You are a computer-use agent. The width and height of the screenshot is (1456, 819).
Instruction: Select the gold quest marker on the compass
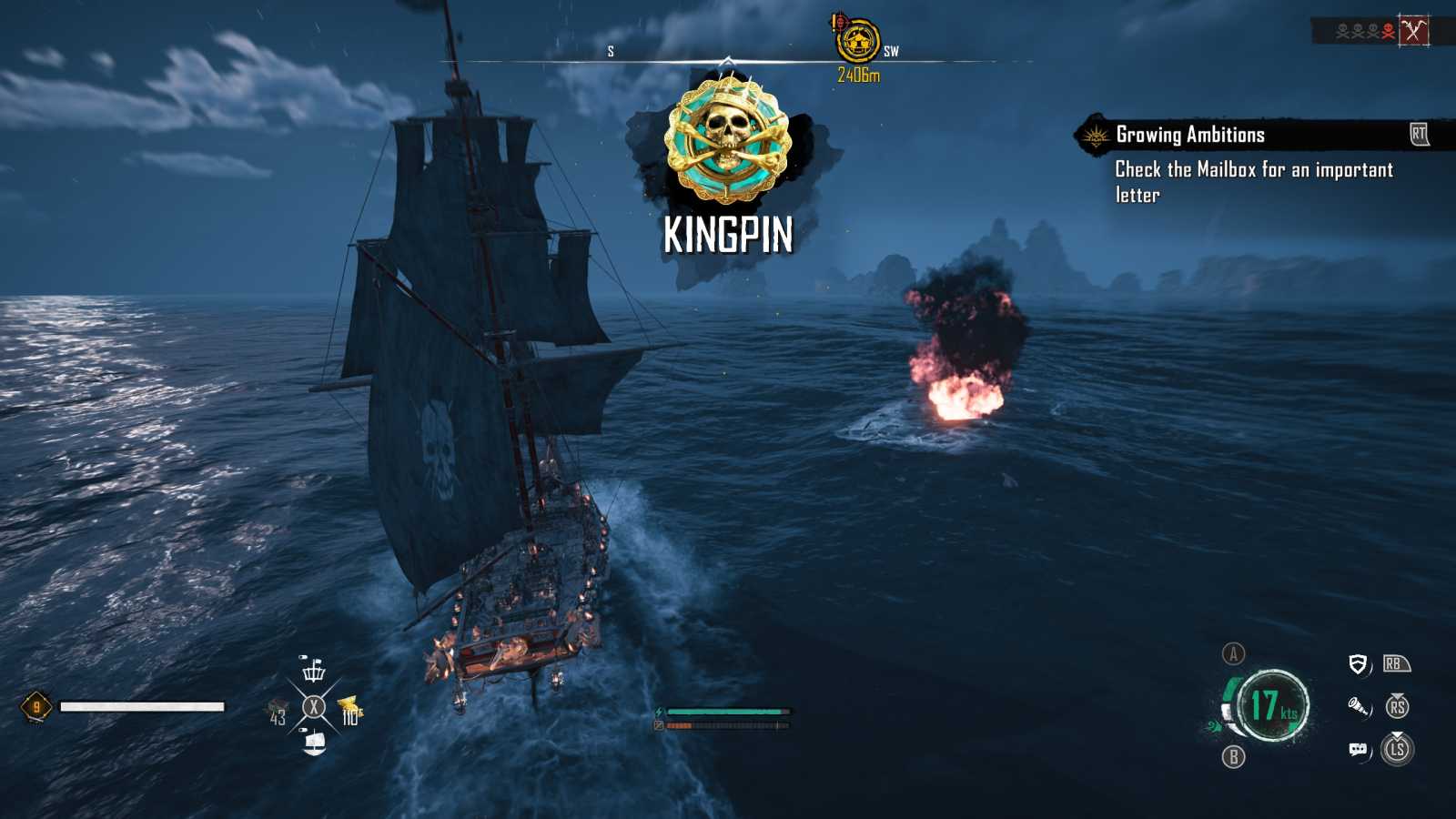pyautogui.click(x=856, y=40)
